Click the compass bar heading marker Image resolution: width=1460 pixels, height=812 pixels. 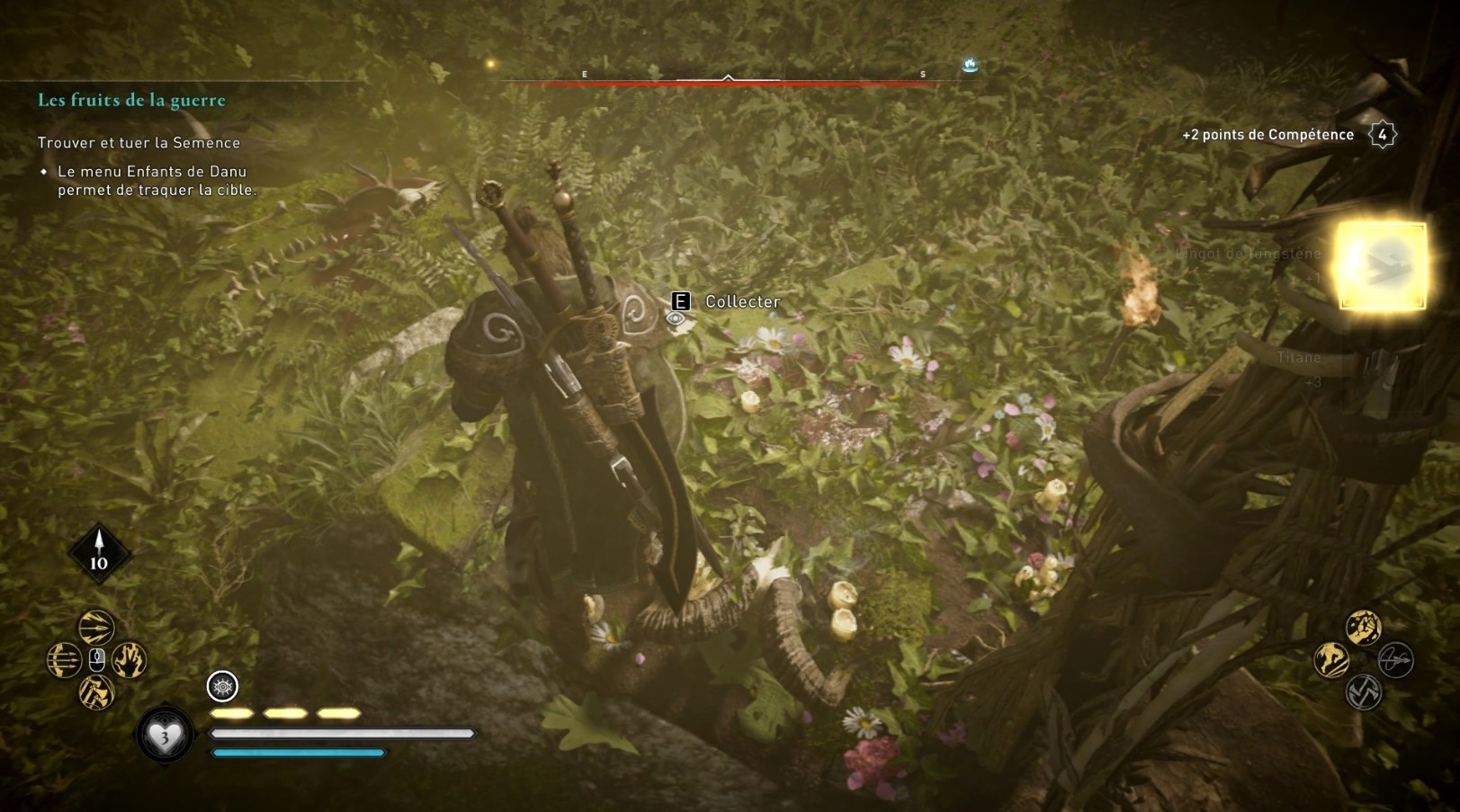click(728, 78)
